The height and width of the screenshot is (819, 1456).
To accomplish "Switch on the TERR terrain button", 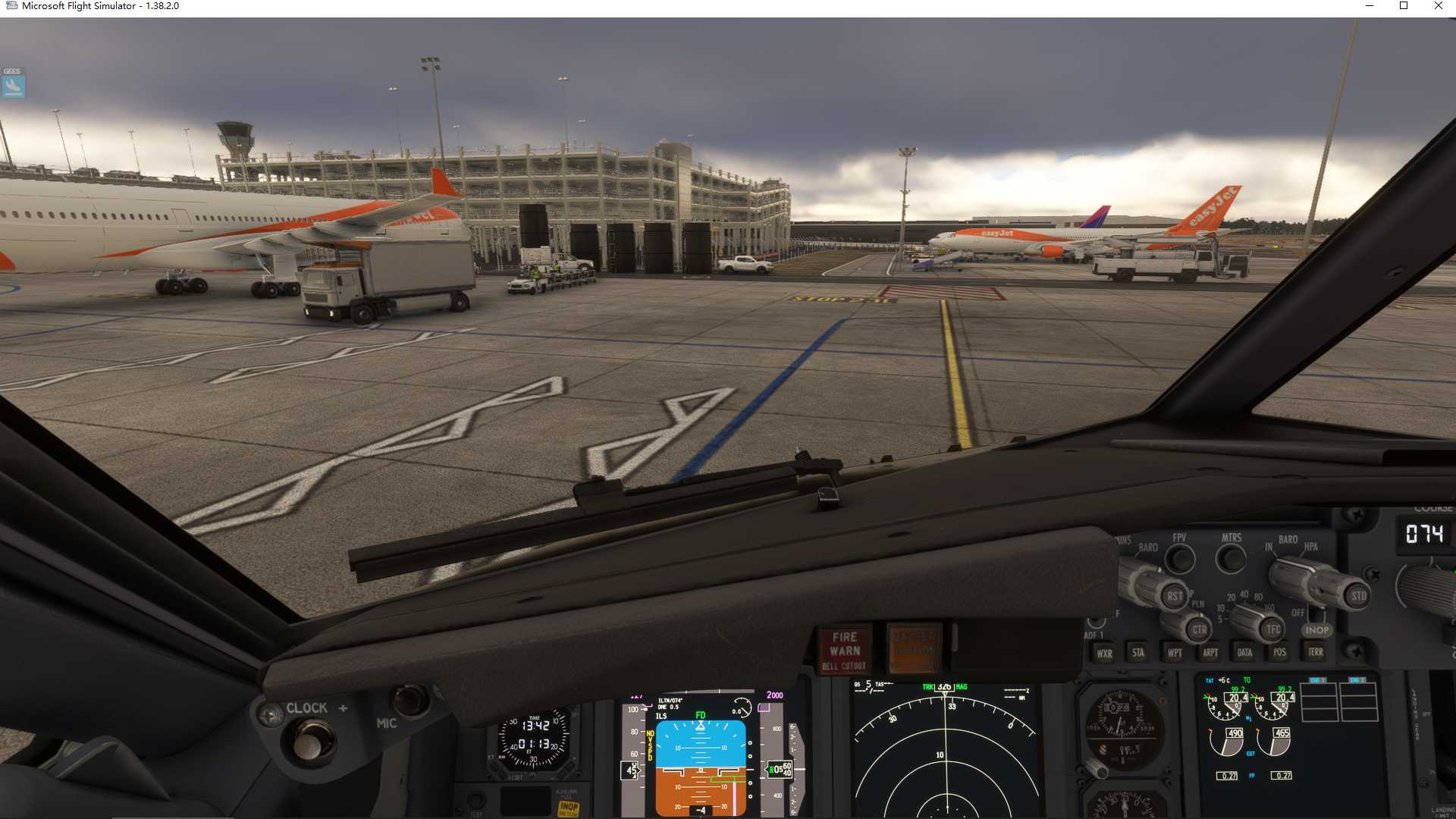I will click(x=1316, y=651).
